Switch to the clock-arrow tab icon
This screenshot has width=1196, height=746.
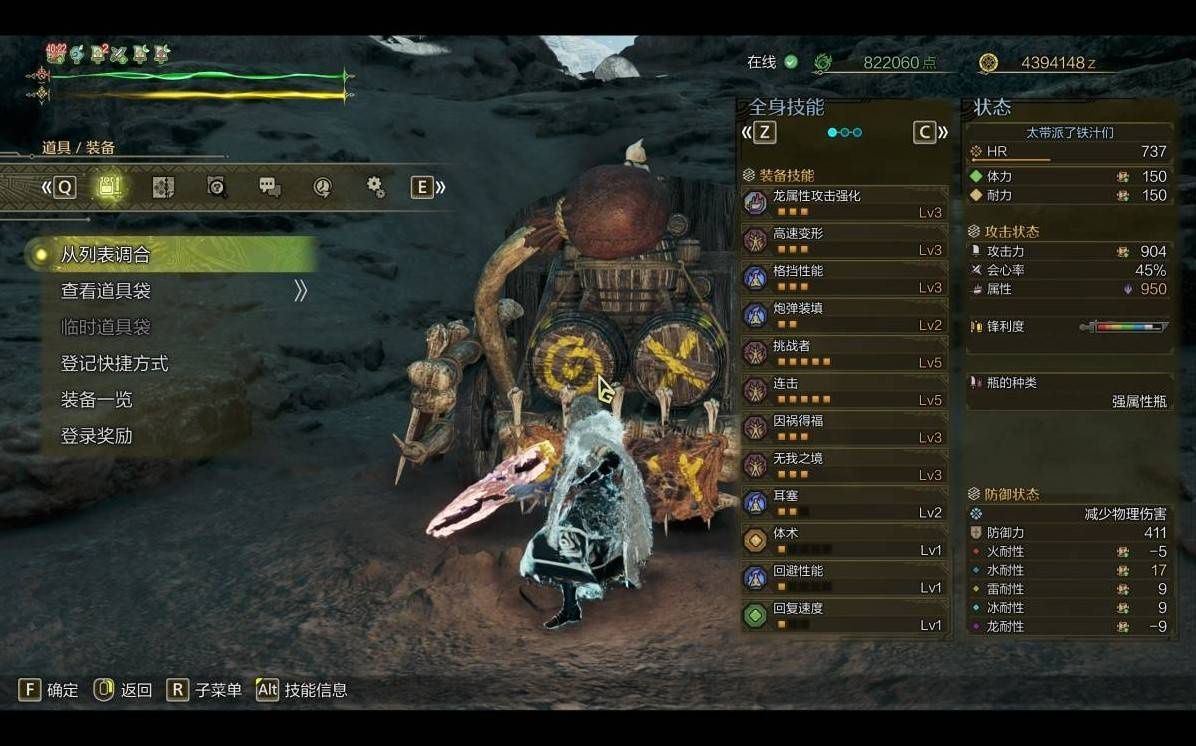pyautogui.click(x=322, y=187)
